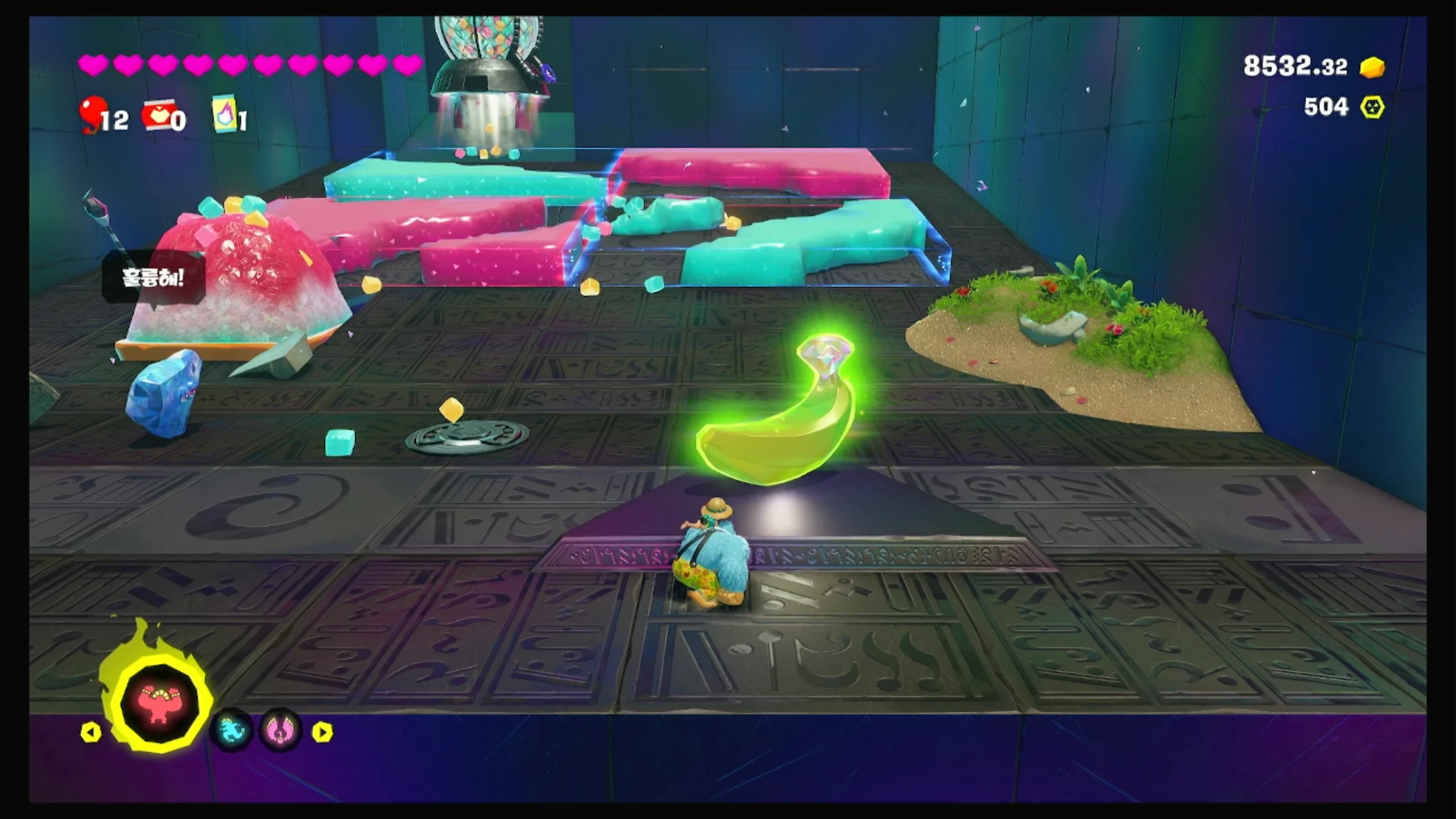Click the right arrow of the Bananza selector
Screen dimensions: 1456x819
[x=322, y=732]
